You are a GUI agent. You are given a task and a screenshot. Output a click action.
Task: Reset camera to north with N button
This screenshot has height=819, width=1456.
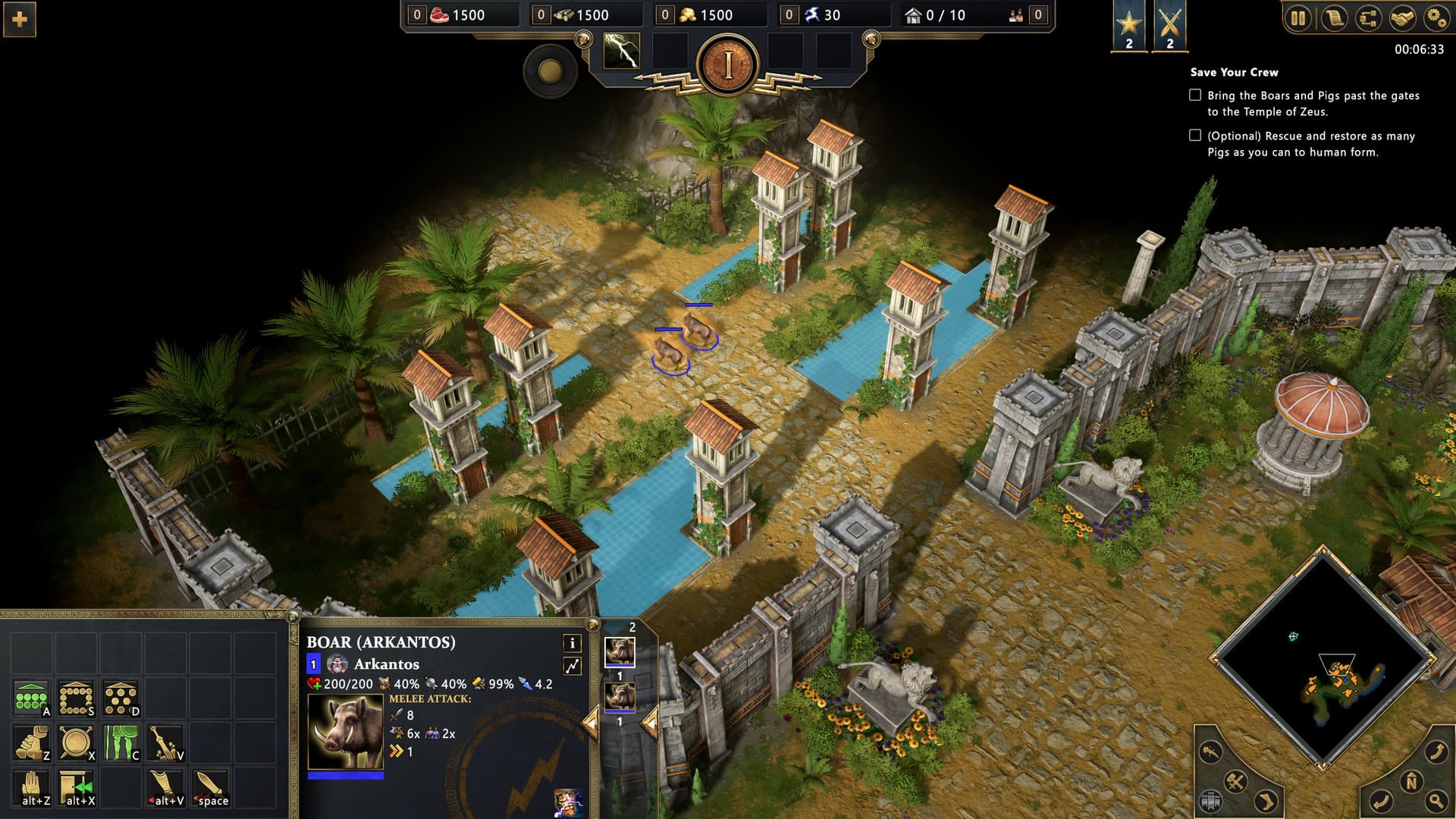coord(1411,782)
